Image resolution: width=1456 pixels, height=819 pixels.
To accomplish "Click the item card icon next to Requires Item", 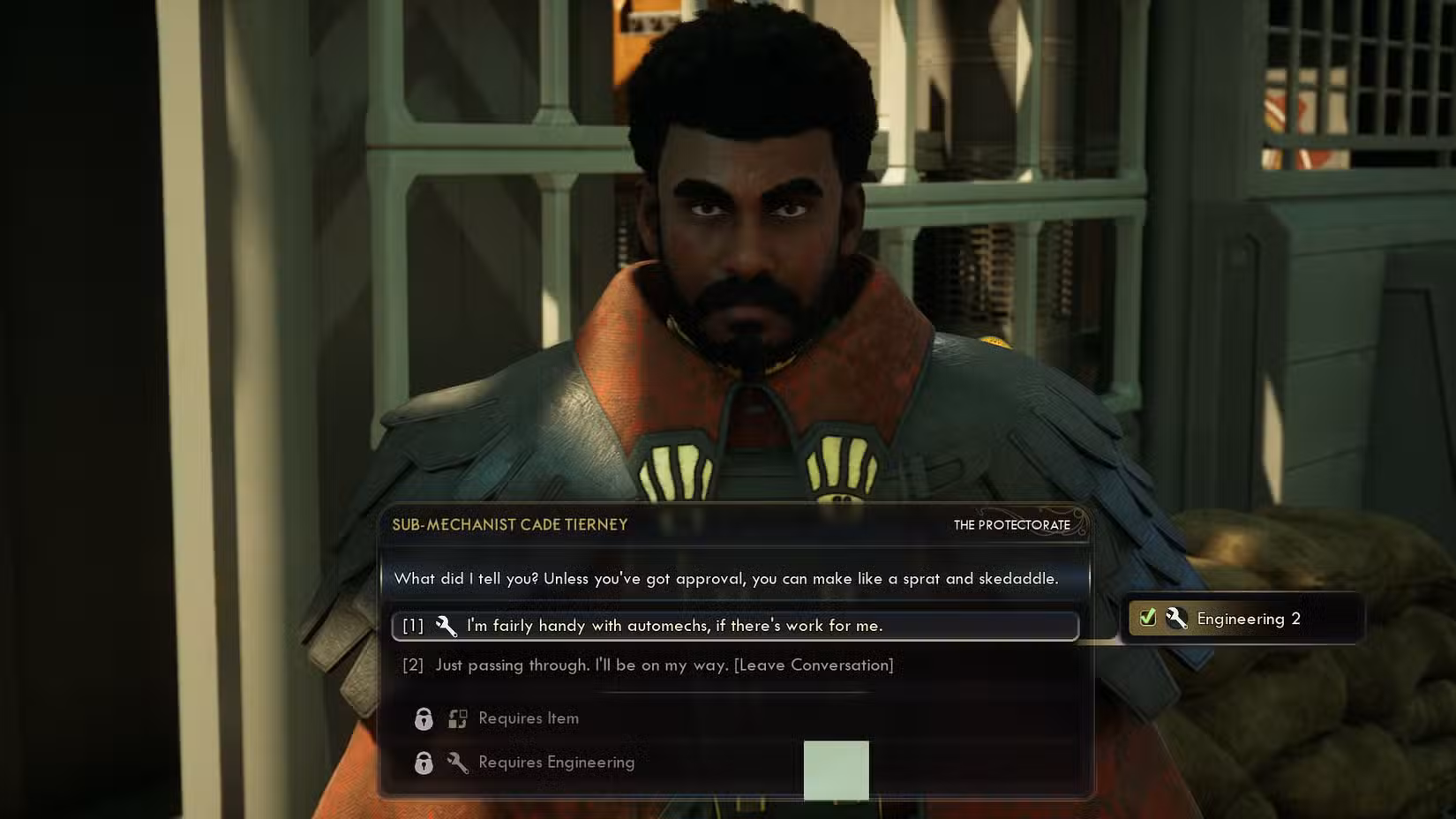I will [458, 718].
